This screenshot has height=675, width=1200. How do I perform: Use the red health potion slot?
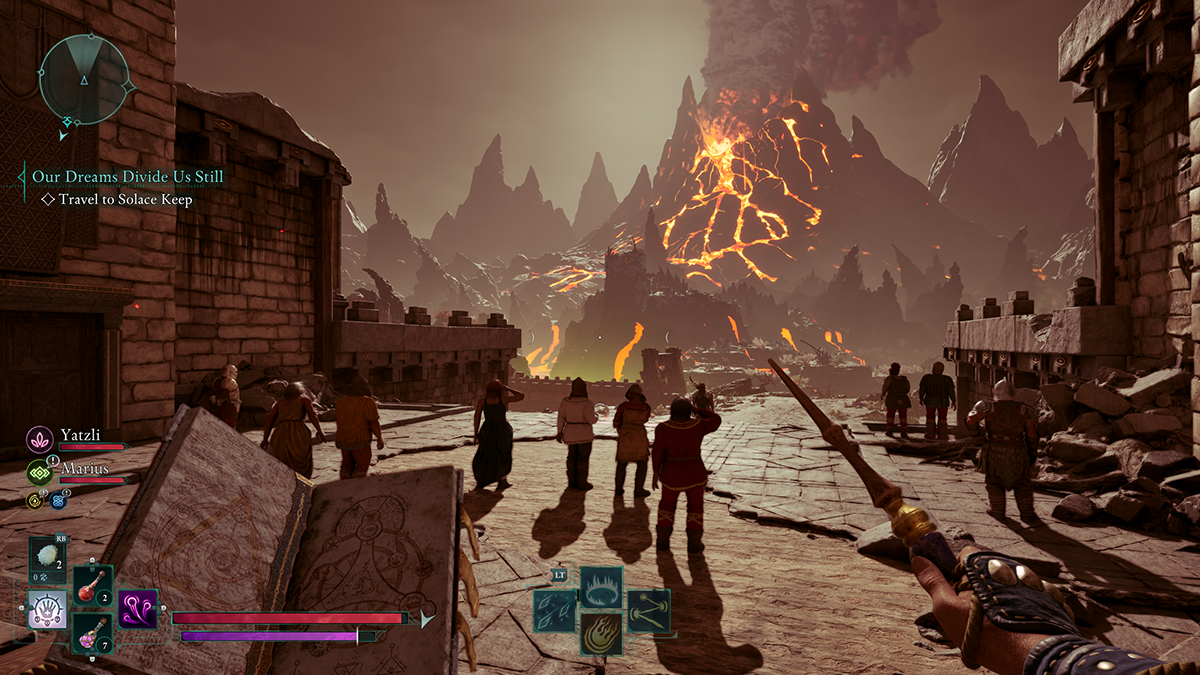click(92, 586)
